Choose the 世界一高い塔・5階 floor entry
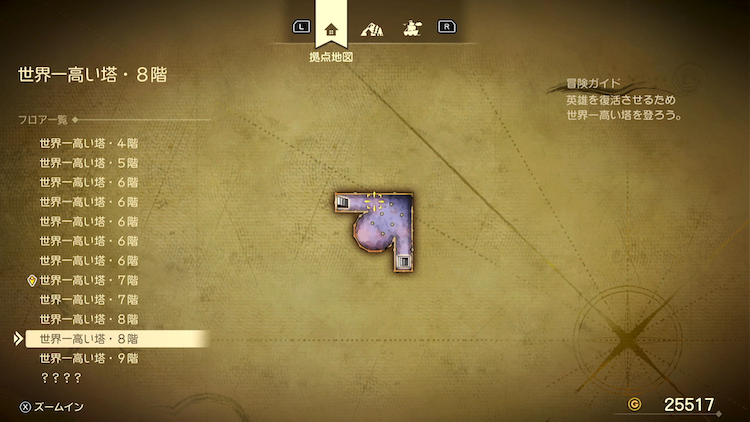This screenshot has width=750, height=422. pos(88,162)
